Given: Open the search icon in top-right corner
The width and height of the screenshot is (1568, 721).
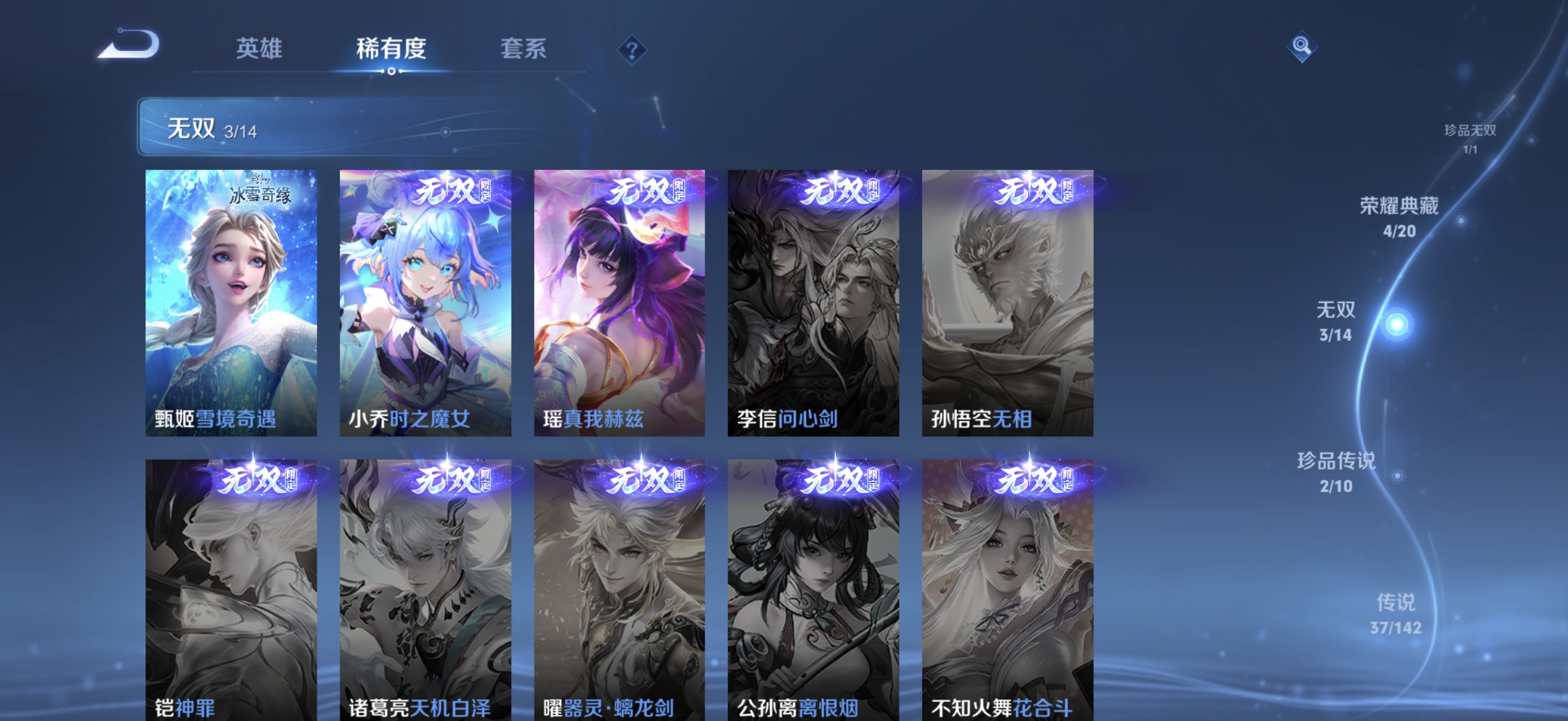Looking at the screenshot, I should click(1303, 46).
